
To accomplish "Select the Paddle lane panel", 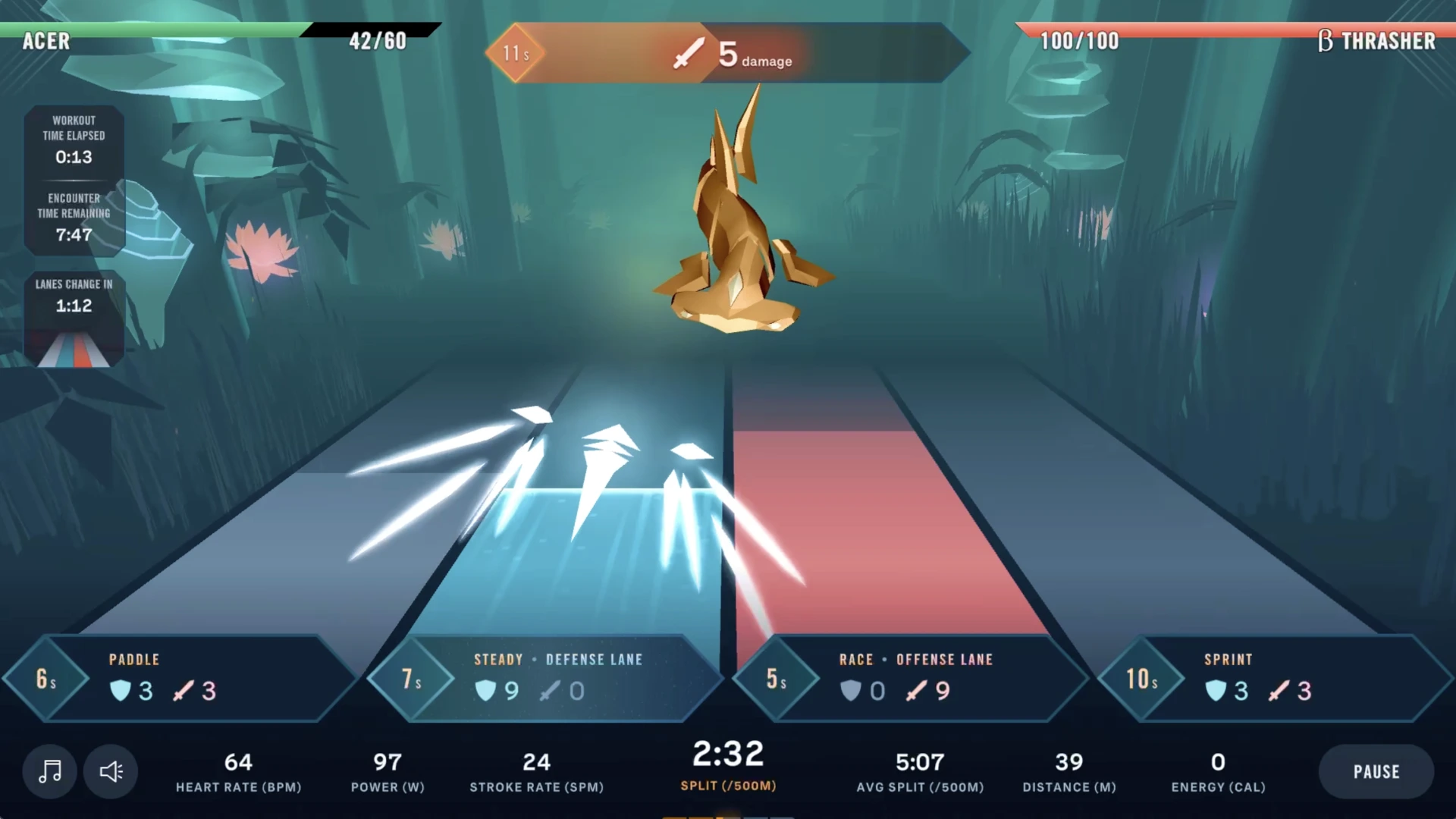I will point(182,677).
